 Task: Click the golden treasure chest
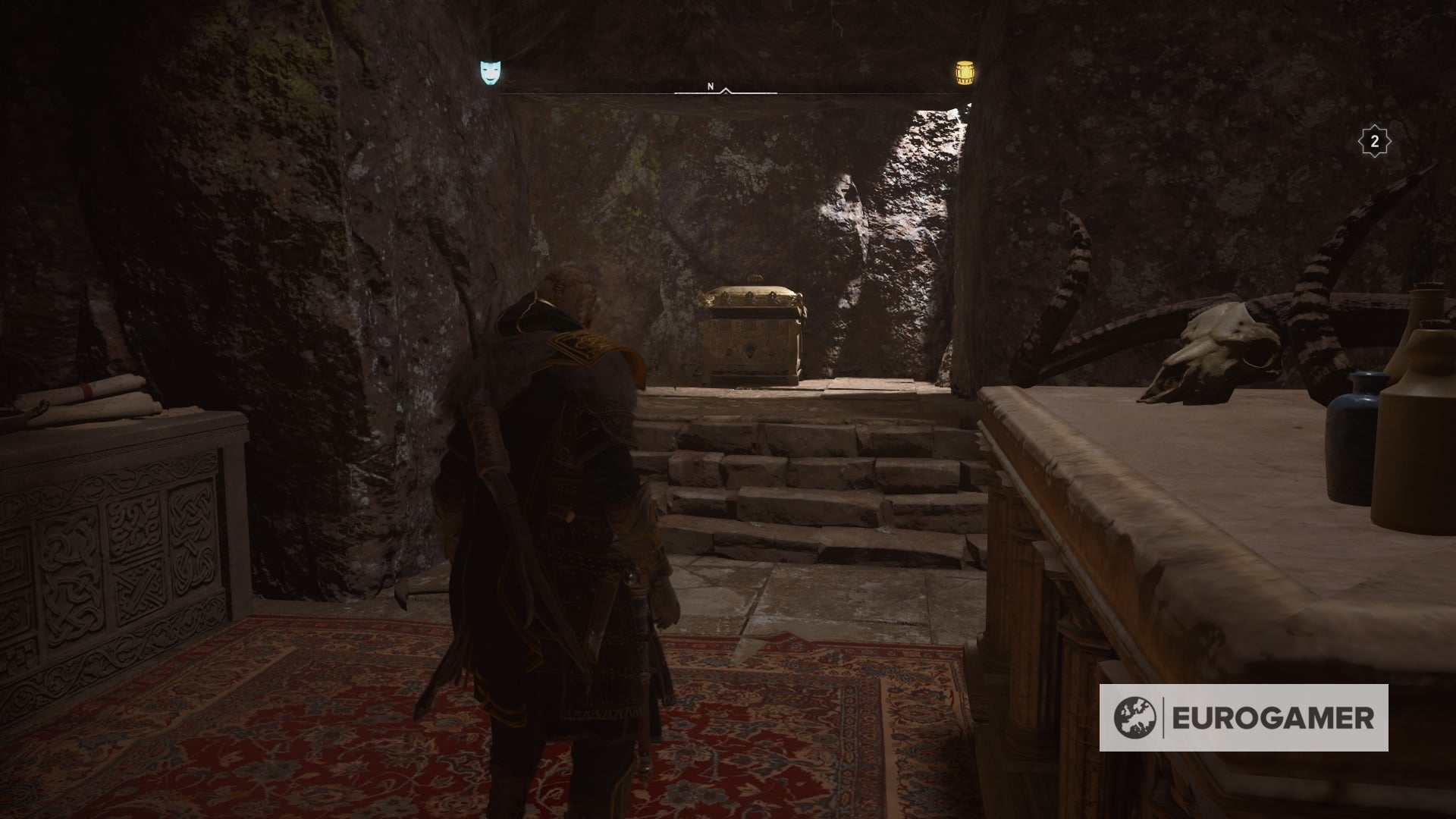755,334
